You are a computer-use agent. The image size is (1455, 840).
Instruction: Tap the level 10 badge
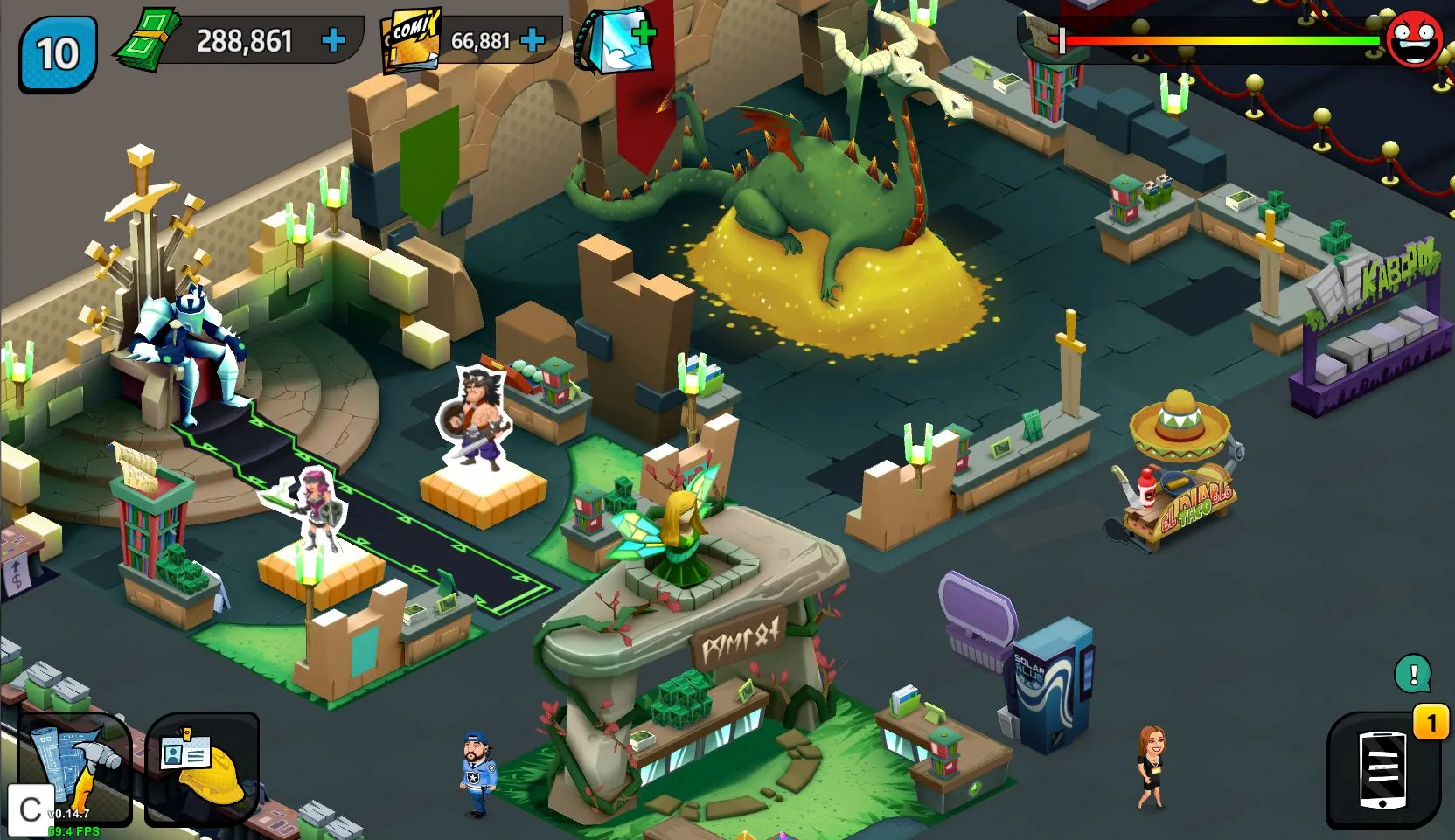[58, 53]
